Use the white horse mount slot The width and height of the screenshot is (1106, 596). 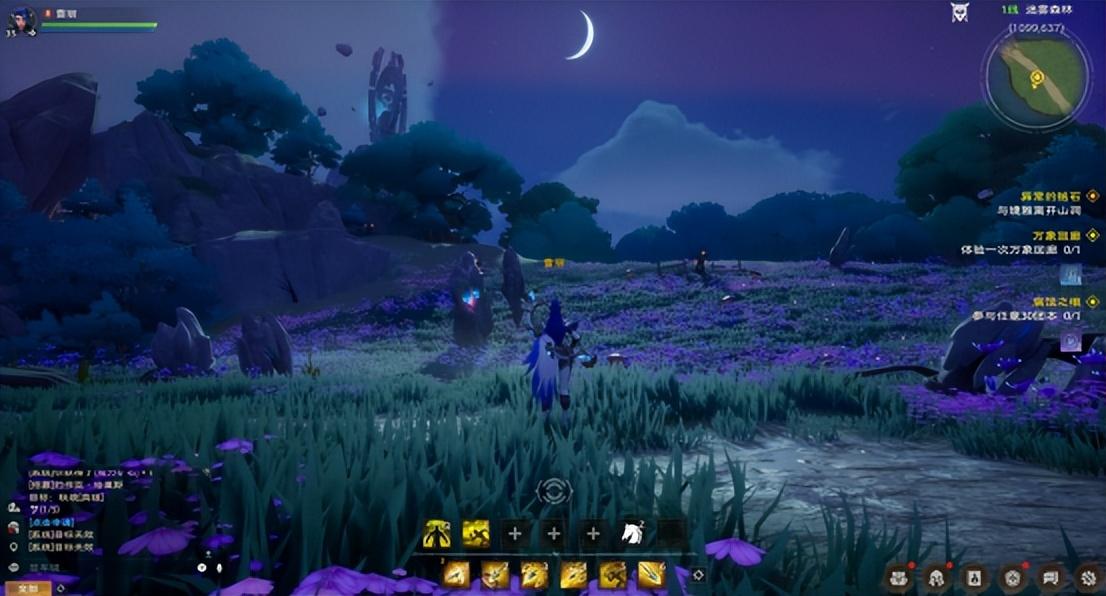tap(632, 534)
